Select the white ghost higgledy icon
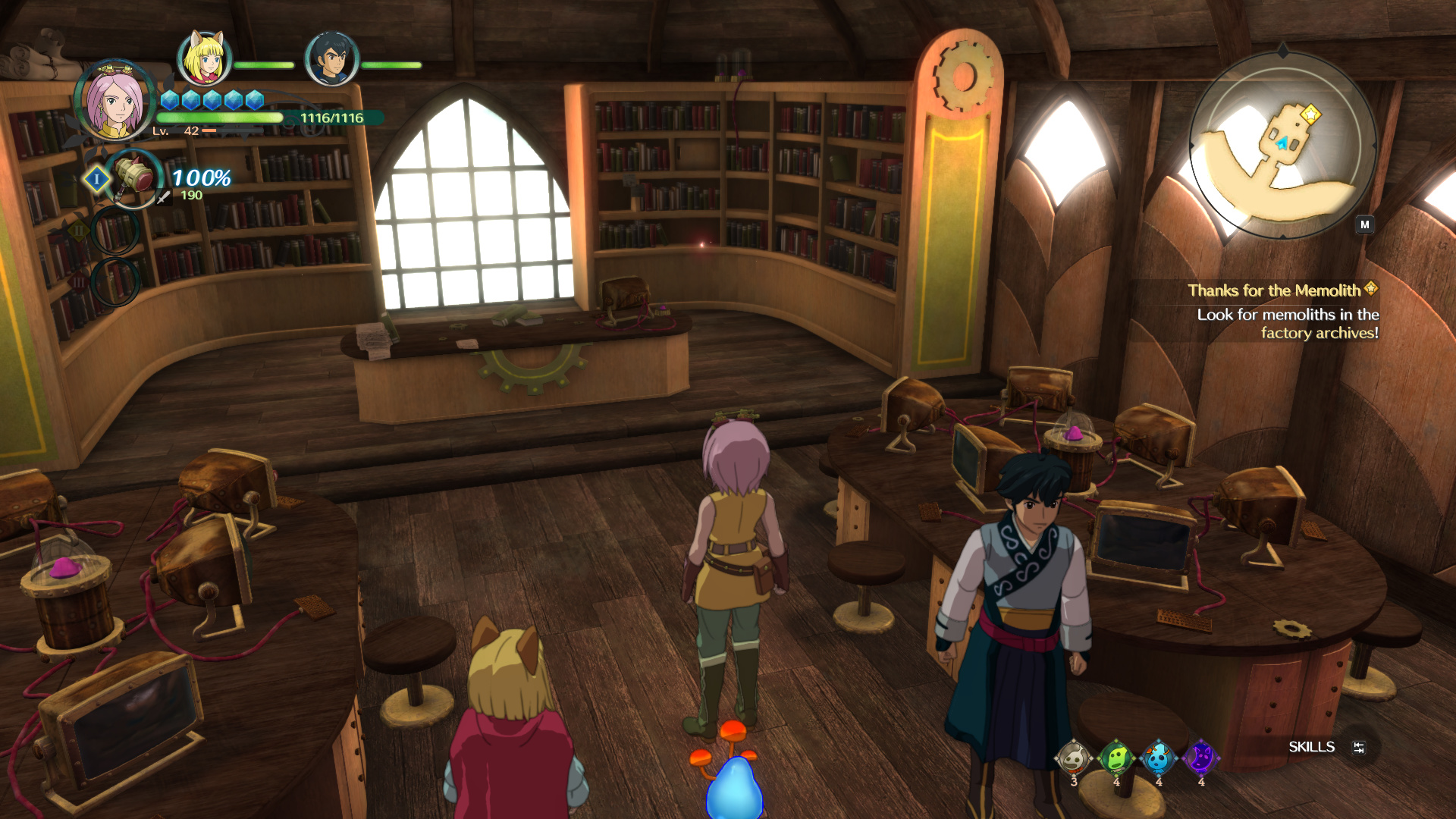1456x819 pixels. click(x=1073, y=758)
